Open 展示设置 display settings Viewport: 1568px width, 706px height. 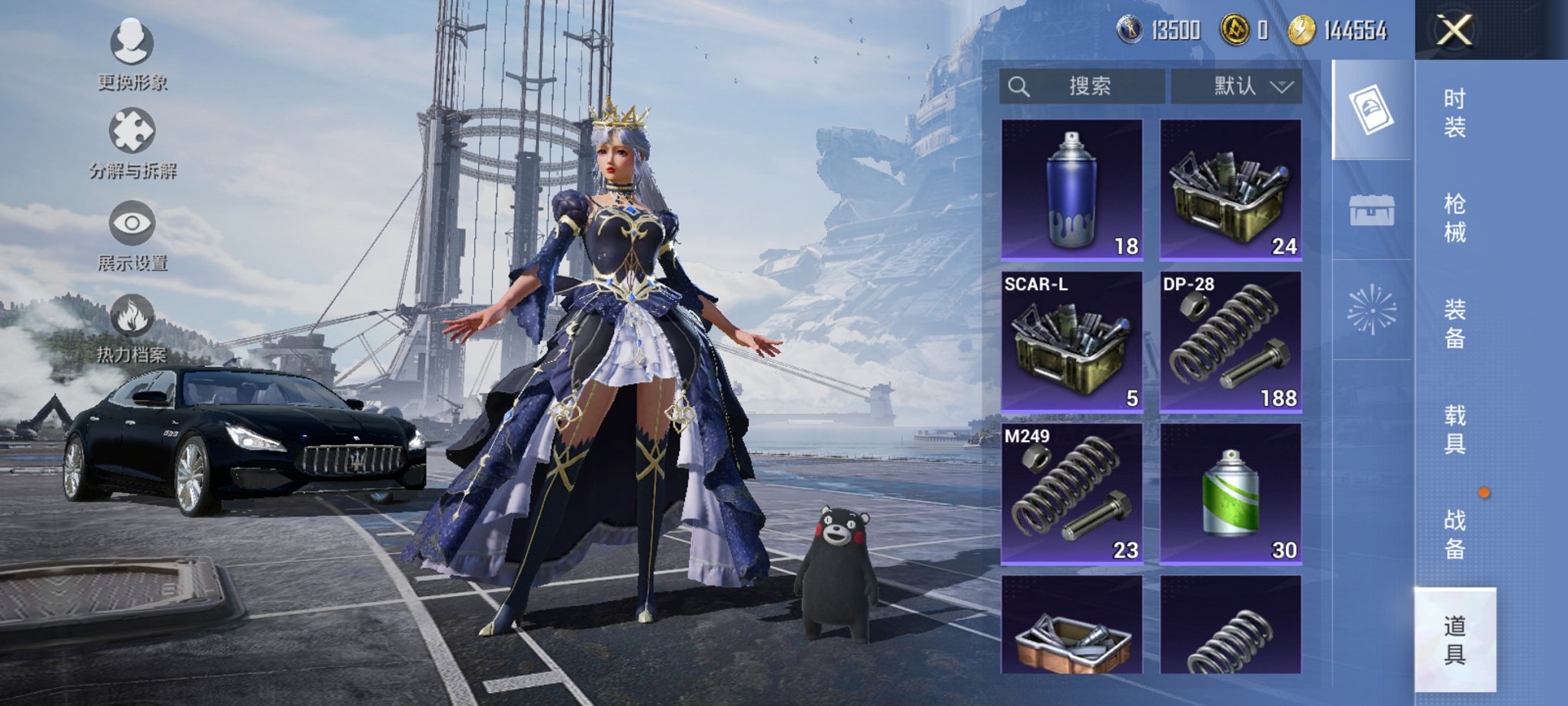132,235
